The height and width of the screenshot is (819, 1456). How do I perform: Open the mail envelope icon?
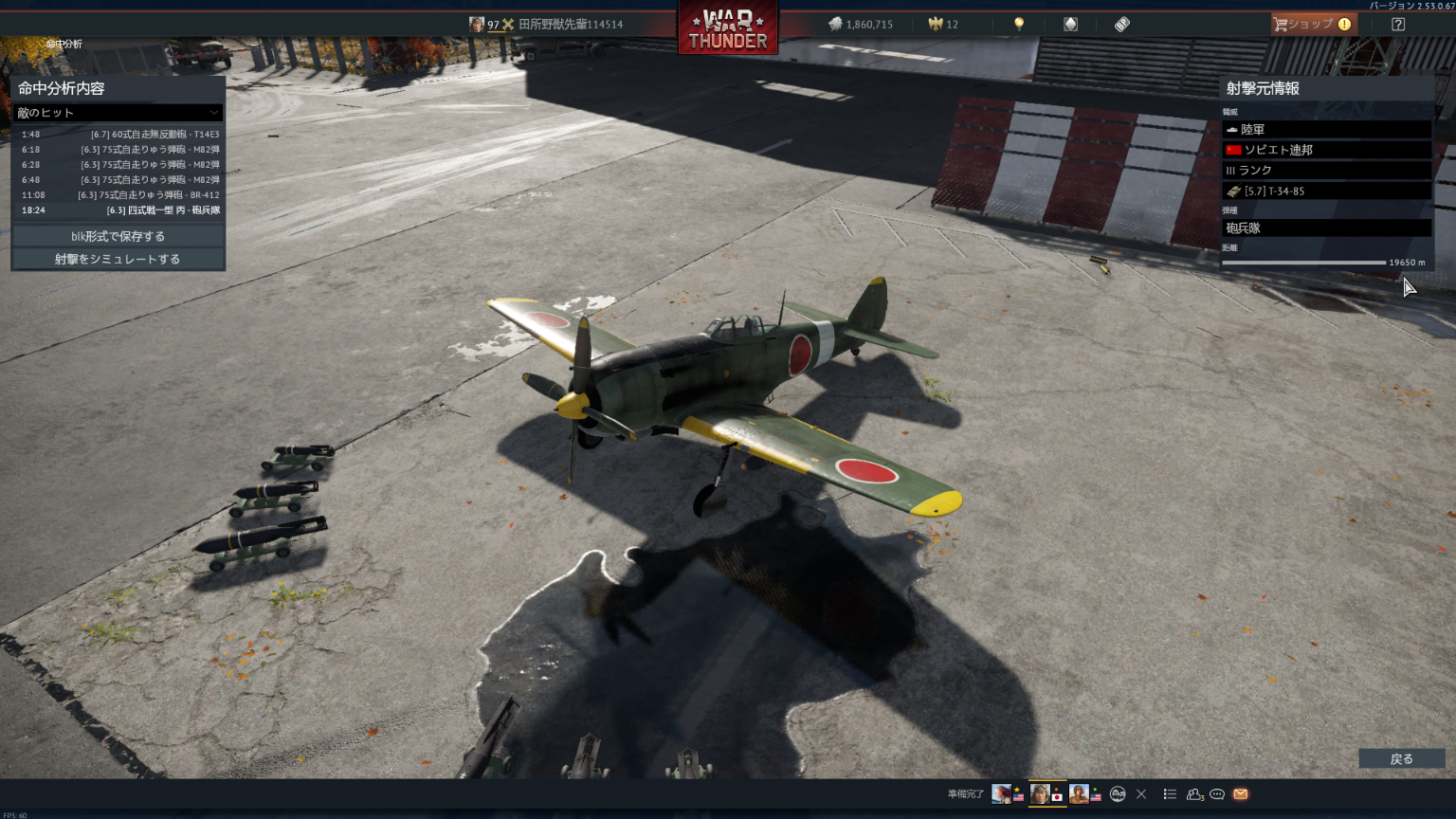click(x=1241, y=794)
